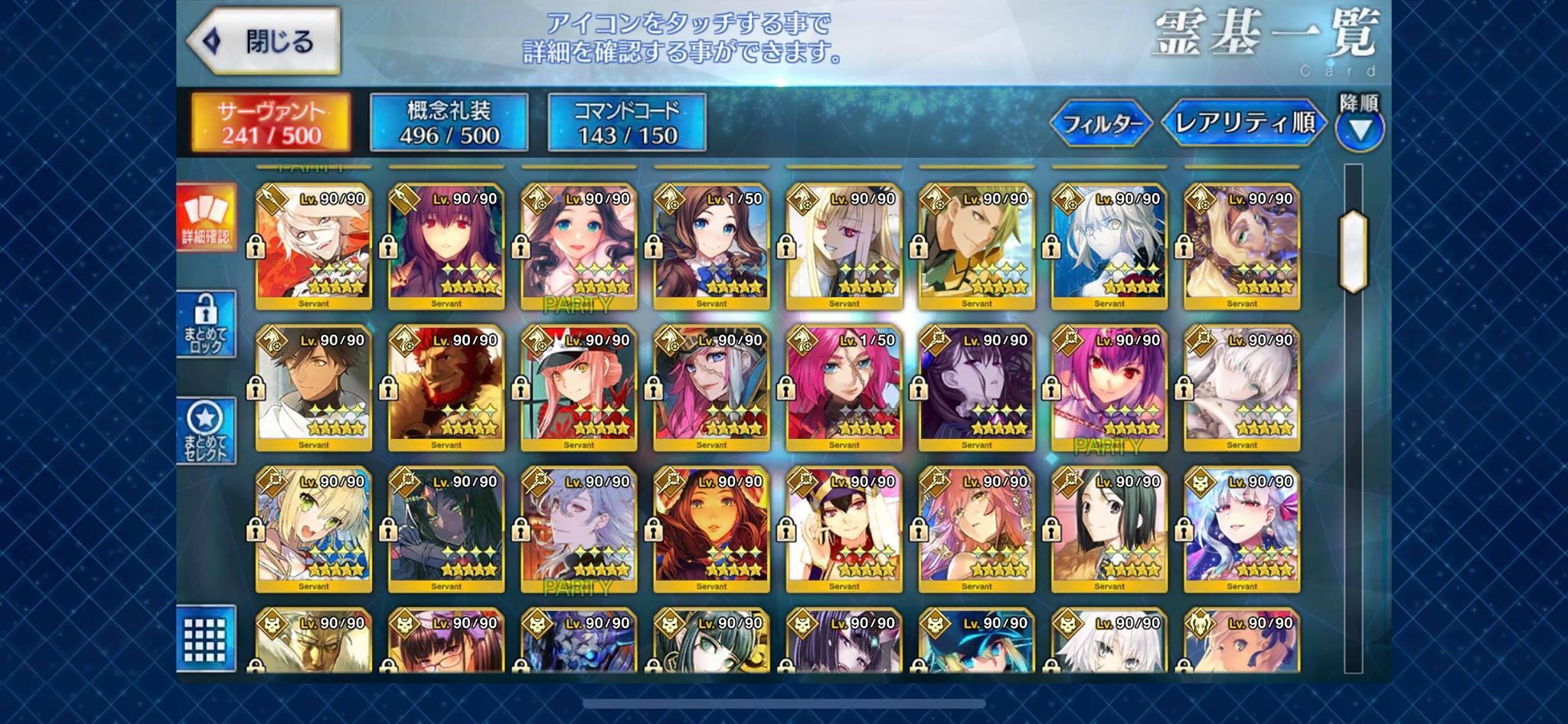1568x724 pixels.
Task: Select the Lv. 1/50 brown-haired servant card
Action: 710,246
